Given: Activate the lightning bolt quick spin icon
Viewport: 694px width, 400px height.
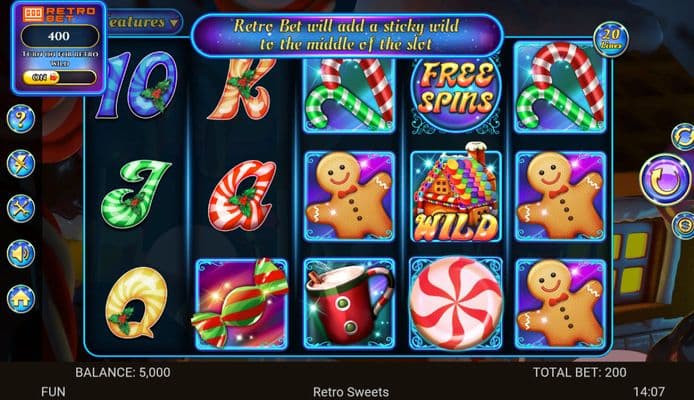Looking at the screenshot, I should click(x=21, y=164).
